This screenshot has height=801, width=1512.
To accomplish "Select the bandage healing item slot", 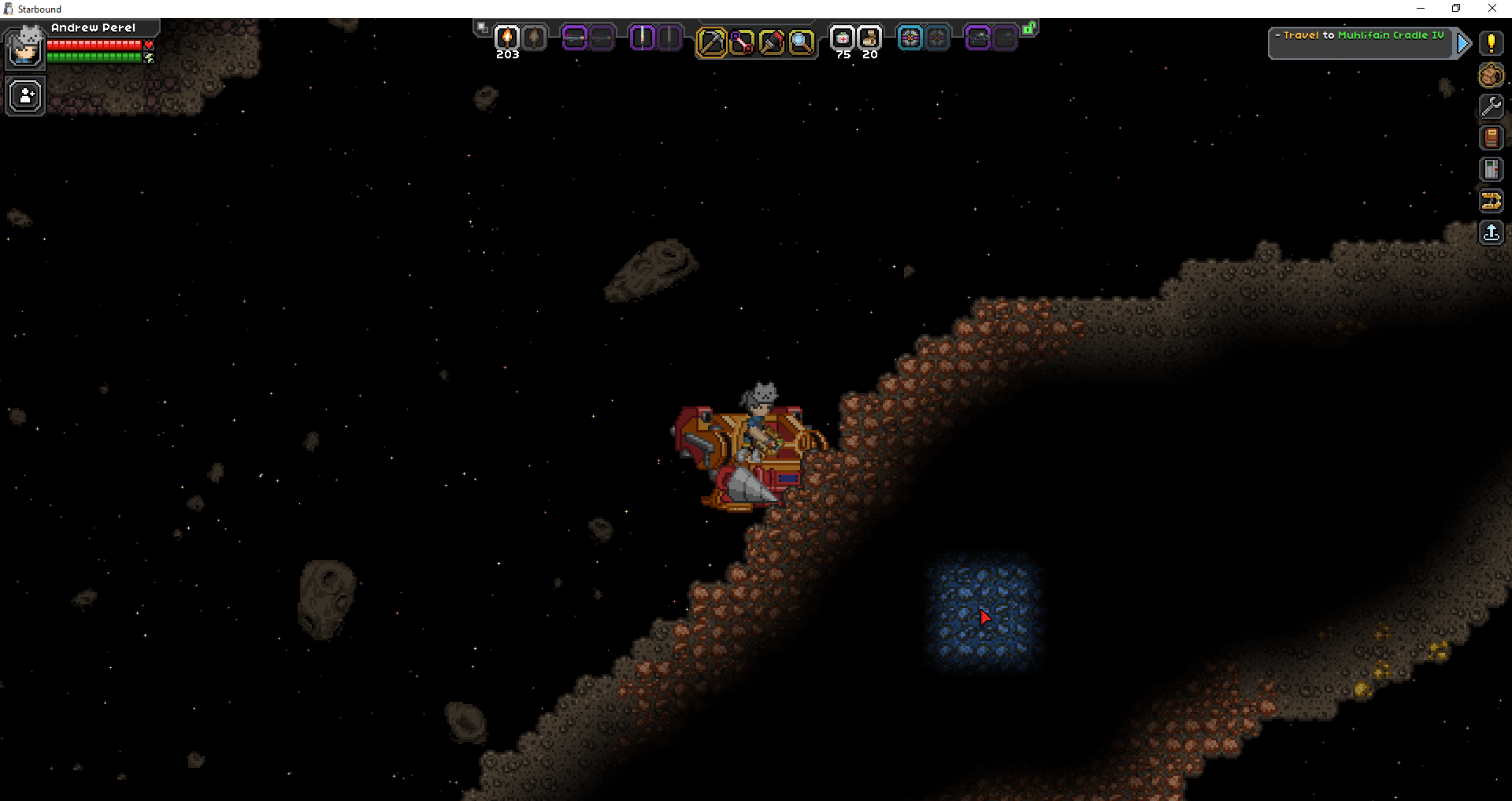I will pos(843,37).
